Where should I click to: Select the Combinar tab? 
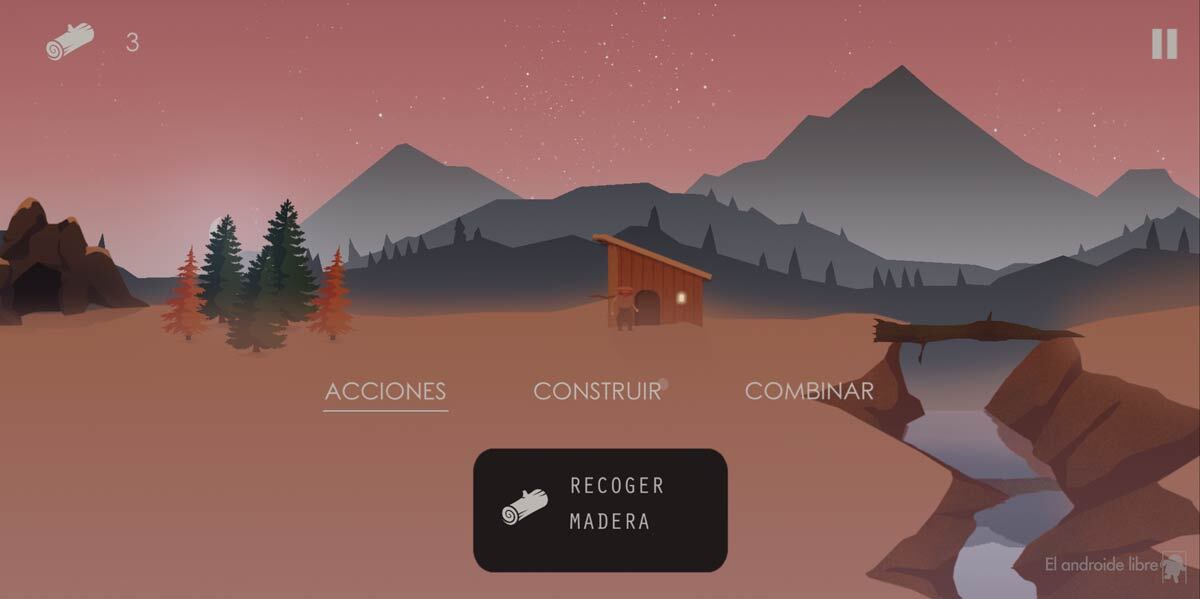click(809, 391)
